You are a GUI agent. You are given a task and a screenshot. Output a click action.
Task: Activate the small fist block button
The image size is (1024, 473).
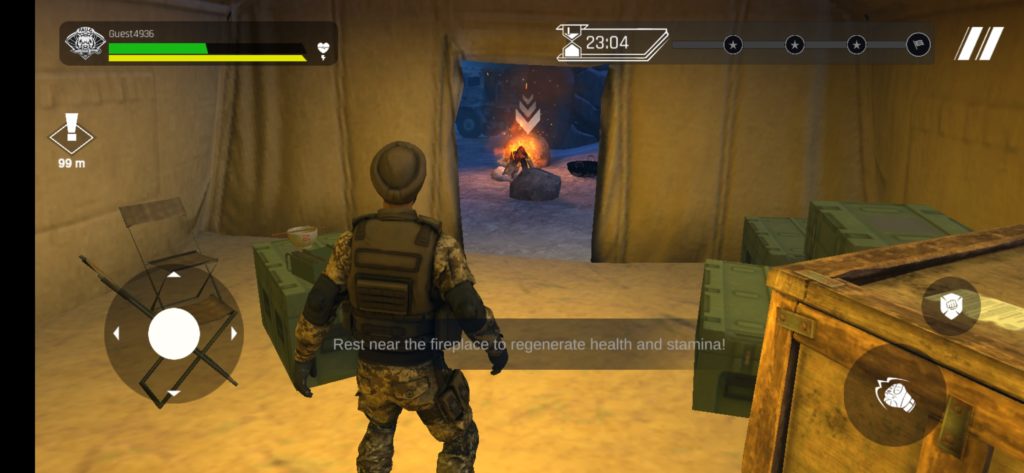(x=950, y=306)
